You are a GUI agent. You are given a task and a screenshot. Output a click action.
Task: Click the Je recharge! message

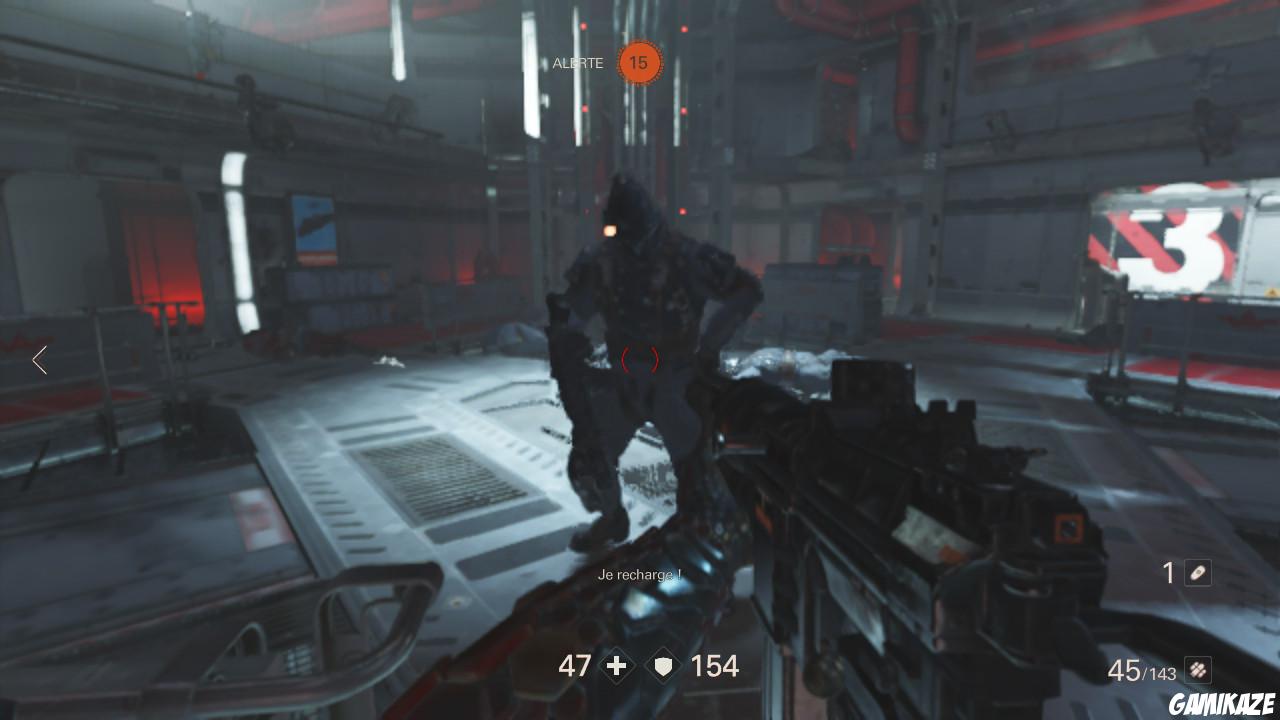pos(638,575)
